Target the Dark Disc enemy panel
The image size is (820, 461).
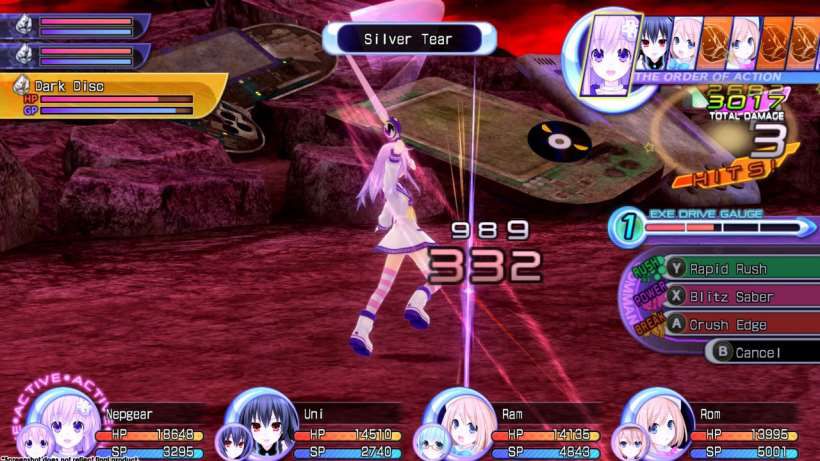point(110,97)
